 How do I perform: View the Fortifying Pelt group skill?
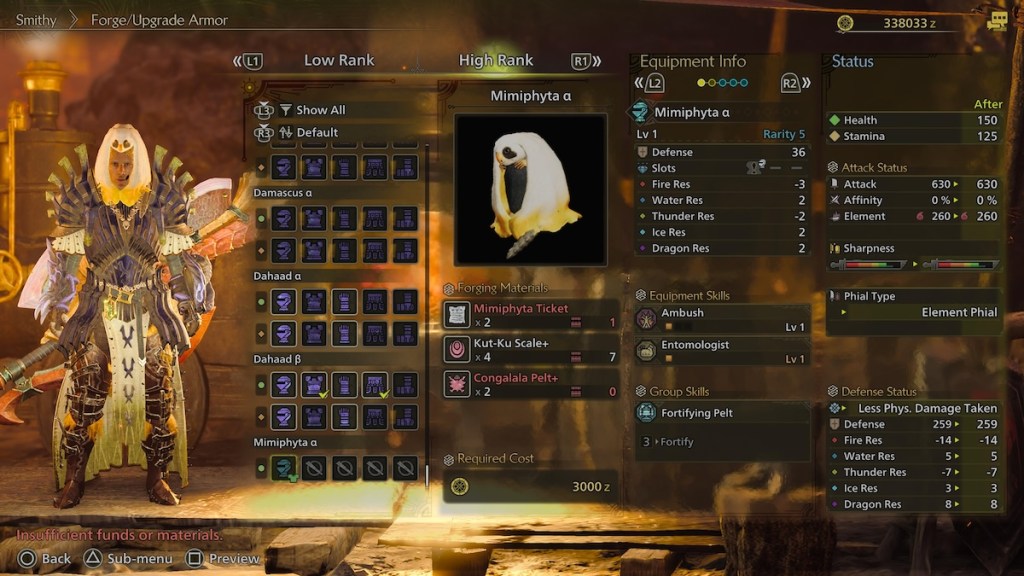point(721,413)
